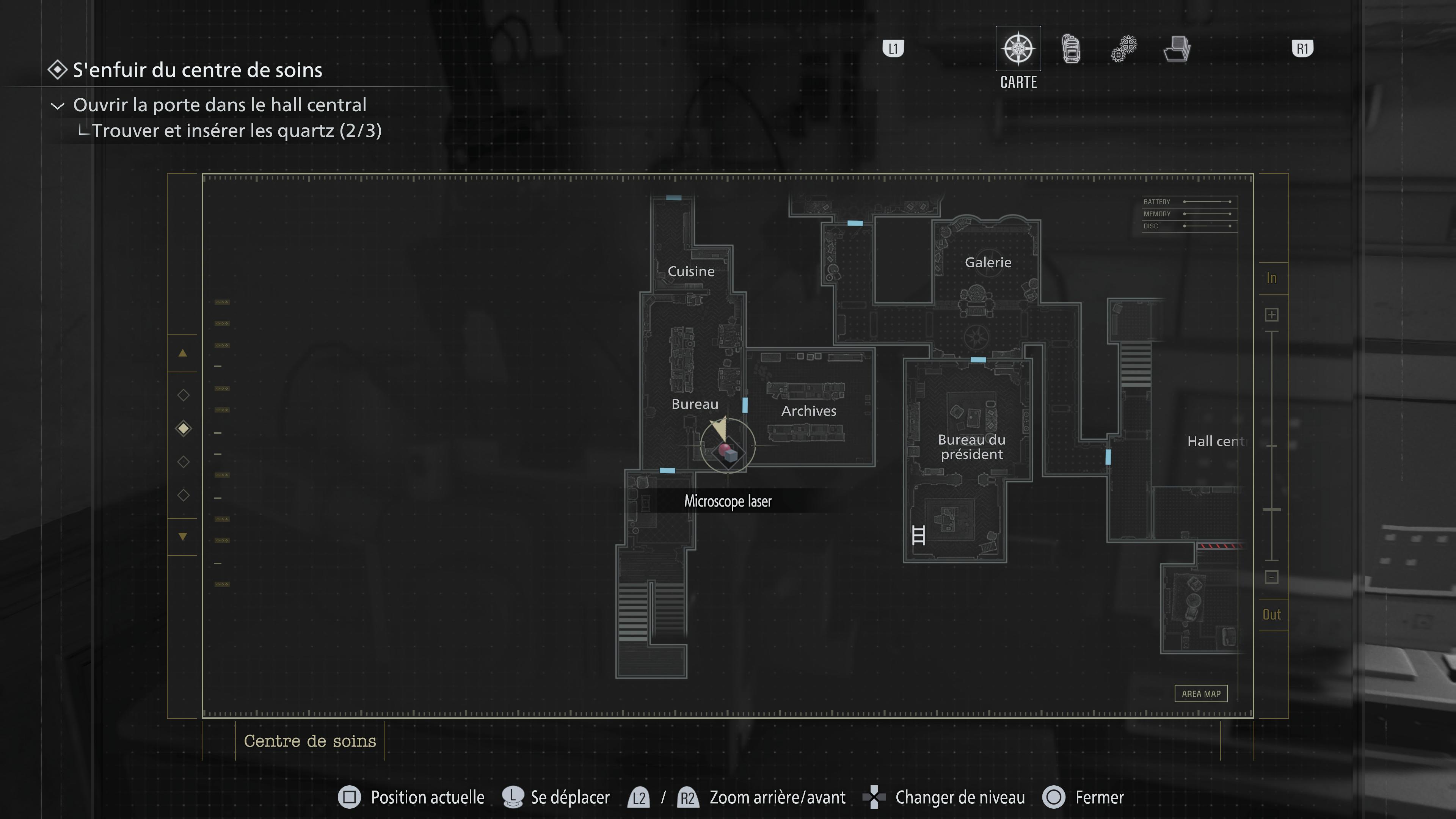Click the up triangle to change floor
The image size is (1456, 819).
[x=183, y=353]
